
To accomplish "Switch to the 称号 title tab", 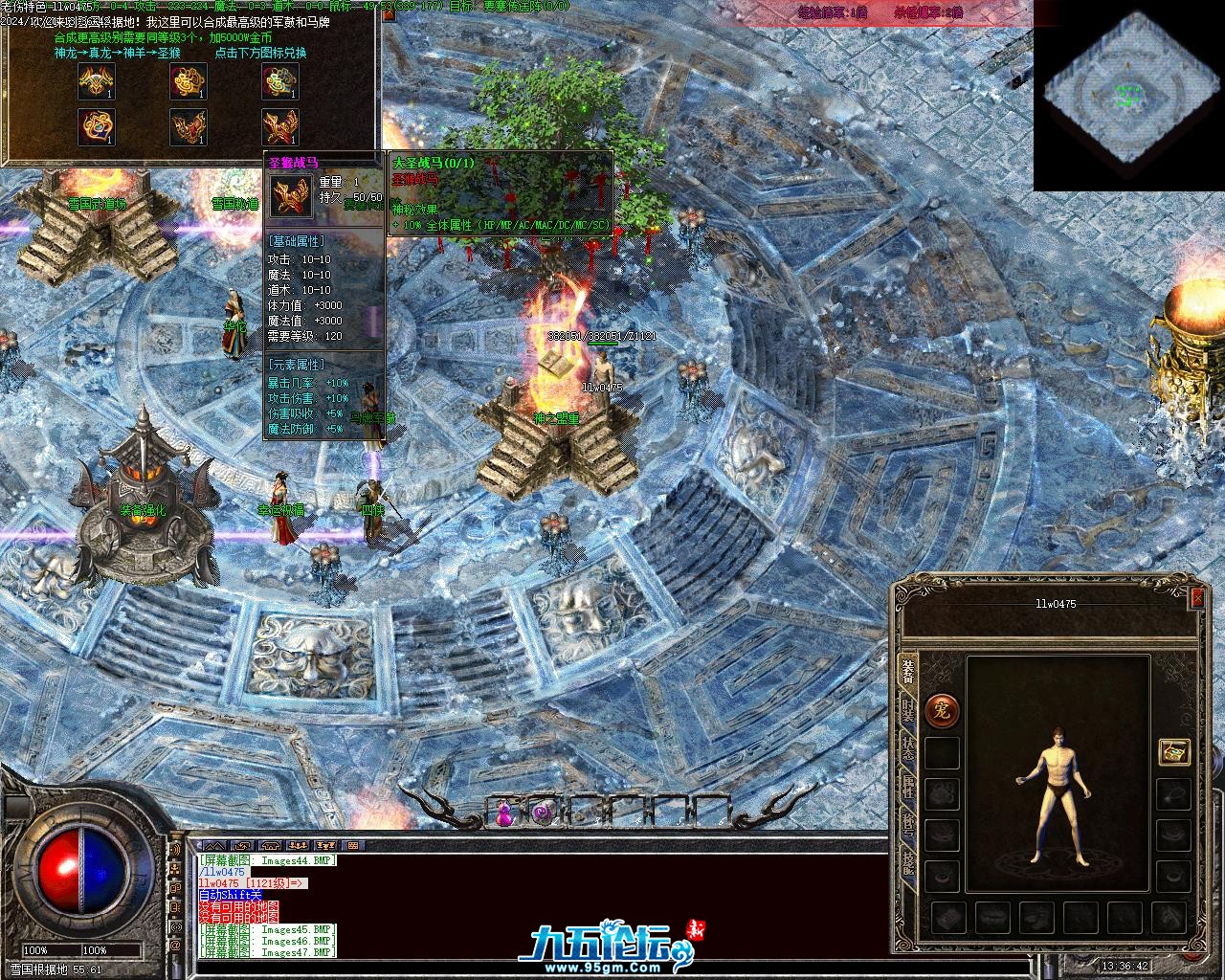I will (907, 824).
